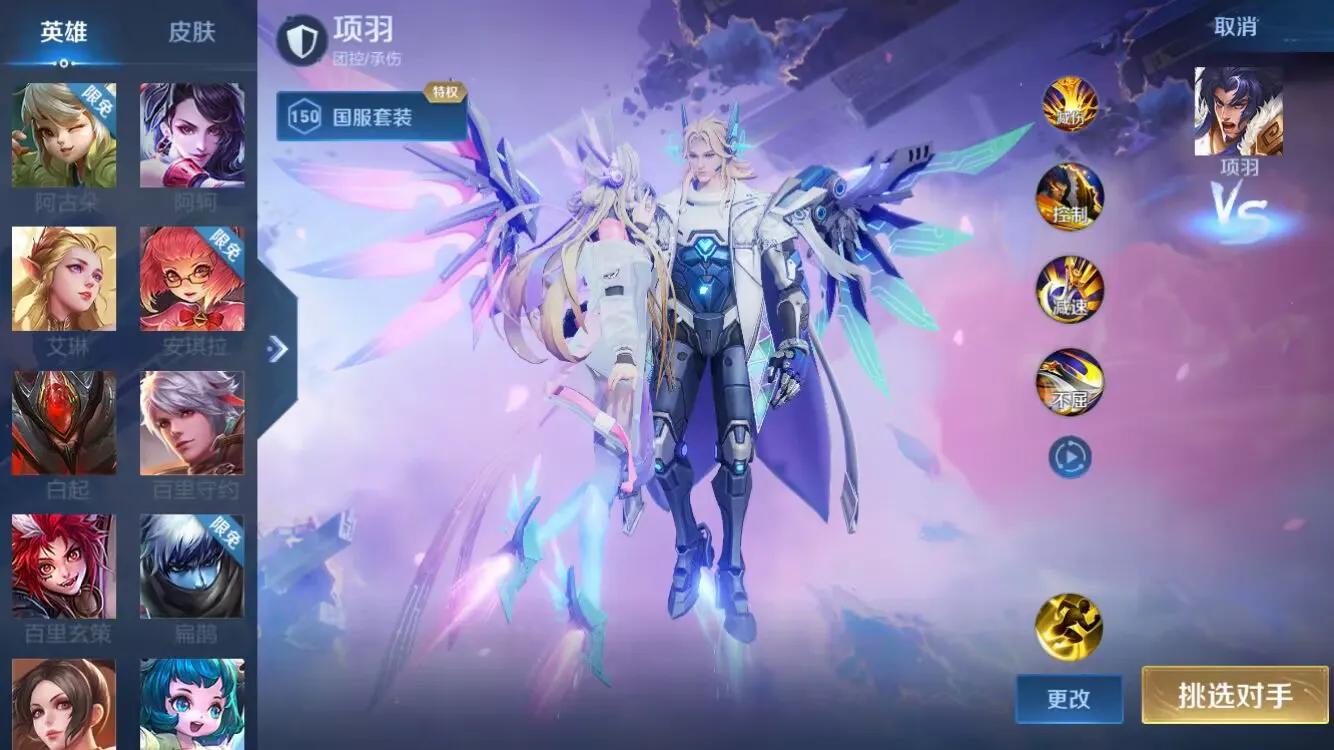The image size is (1334, 750).
Task: Select hero 阿古朵 portrait
Action: pos(64,135)
